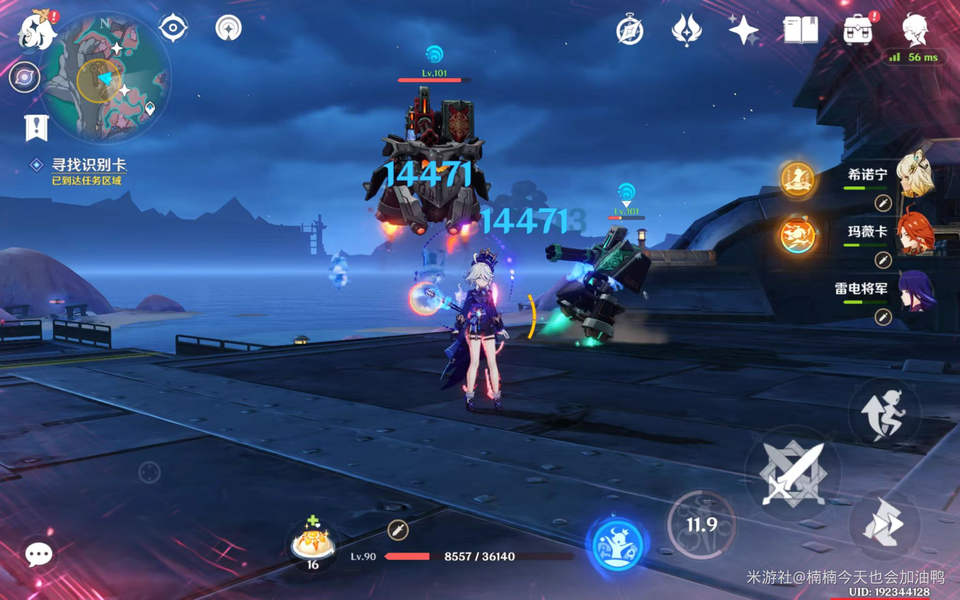Viewport: 960px width, 600px height.
Task: Open the backpack inventory
Action: (857, 30)
